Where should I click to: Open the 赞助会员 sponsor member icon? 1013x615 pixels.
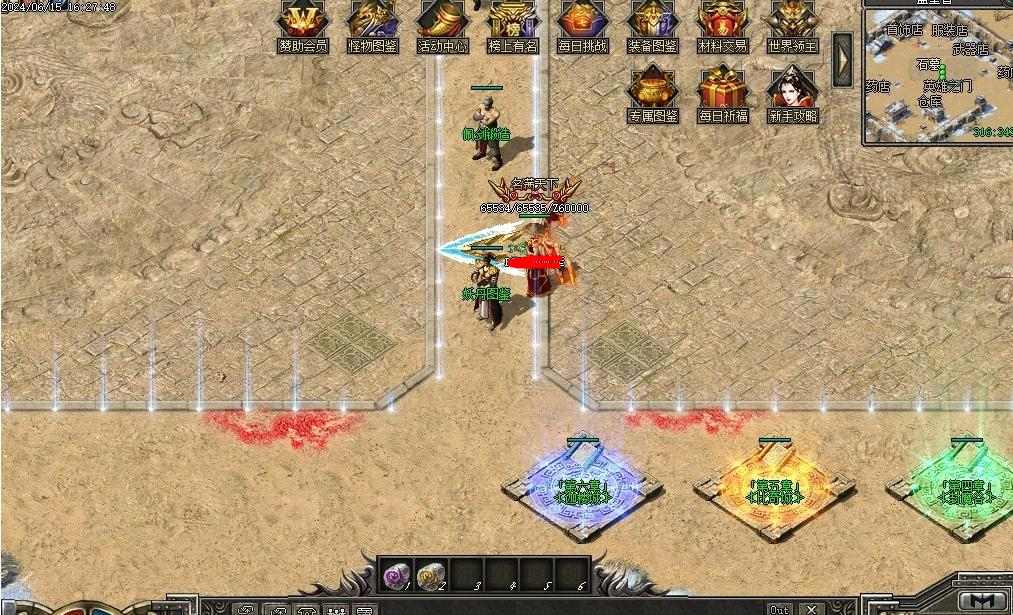click(x=302, y=20)
